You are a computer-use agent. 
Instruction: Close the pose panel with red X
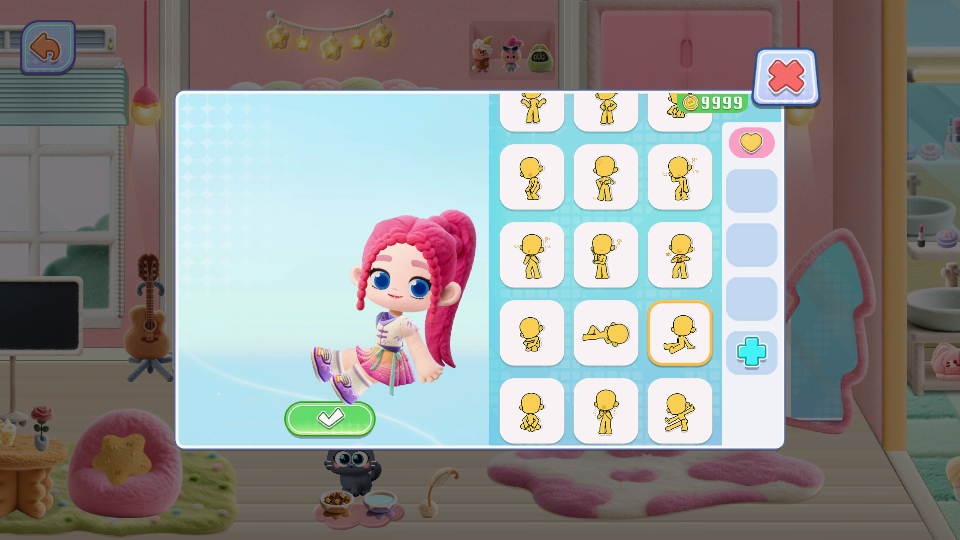[x=786, y=77]
